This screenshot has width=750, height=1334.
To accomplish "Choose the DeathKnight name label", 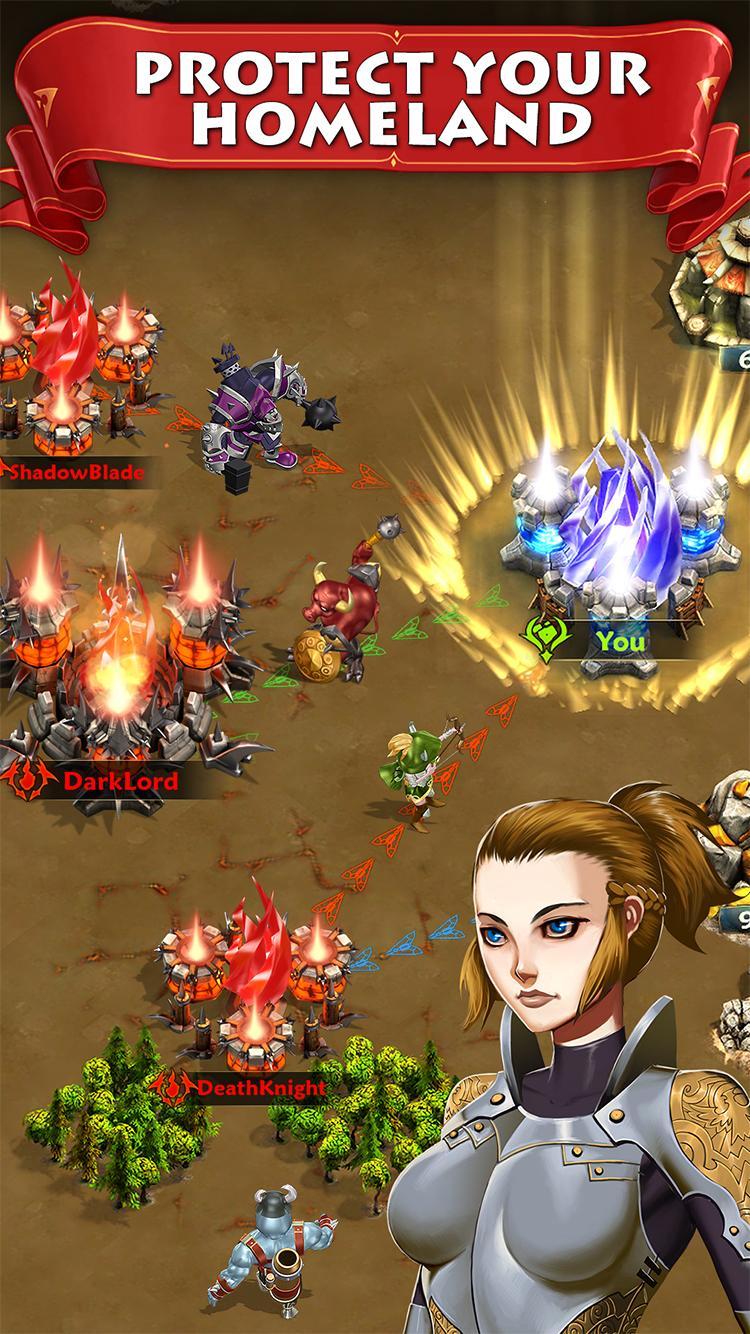I will click(x=261, y=1086).
